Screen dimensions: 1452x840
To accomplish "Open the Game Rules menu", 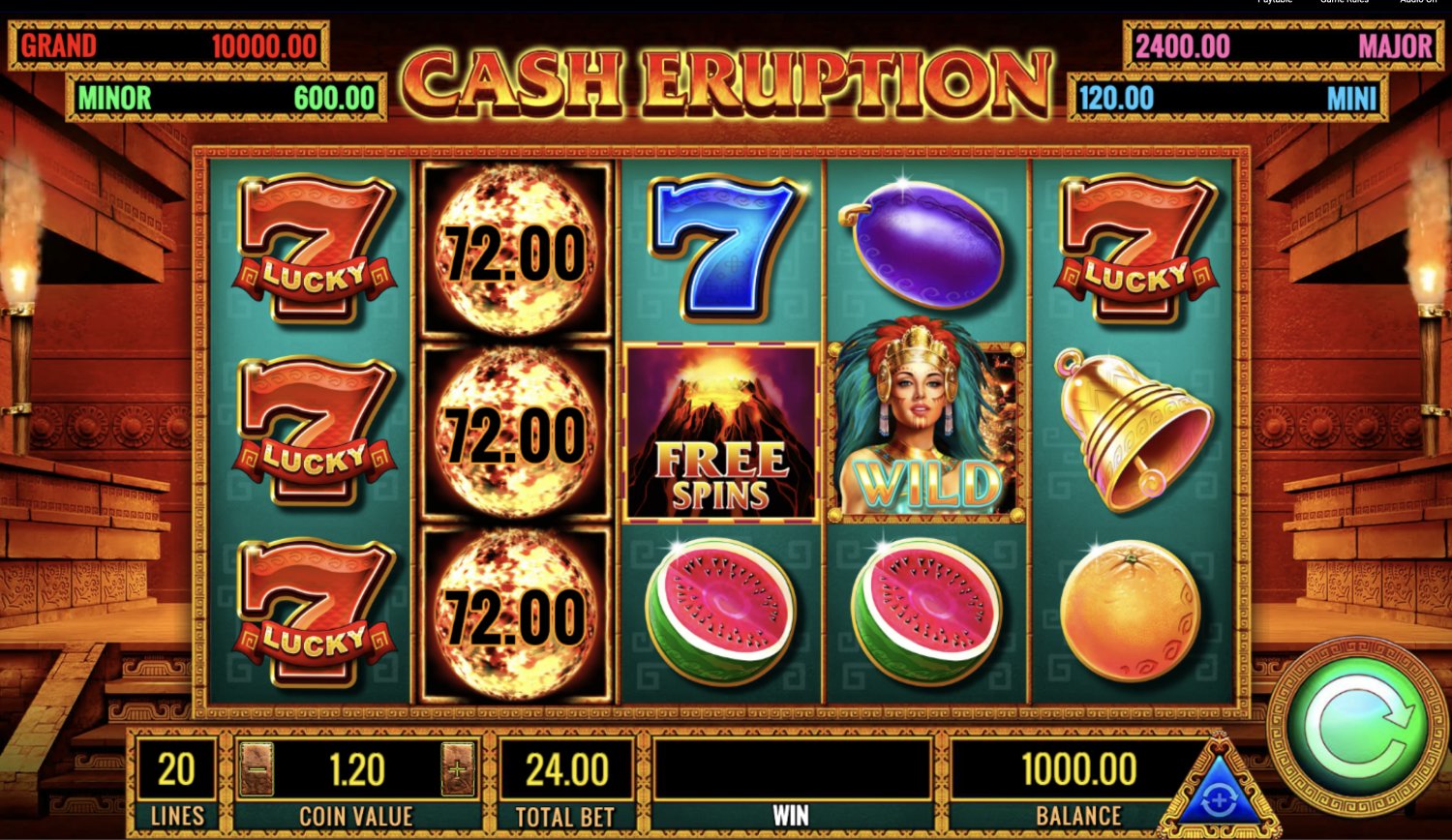I will pyautogui.click(x=1346, y=3).
